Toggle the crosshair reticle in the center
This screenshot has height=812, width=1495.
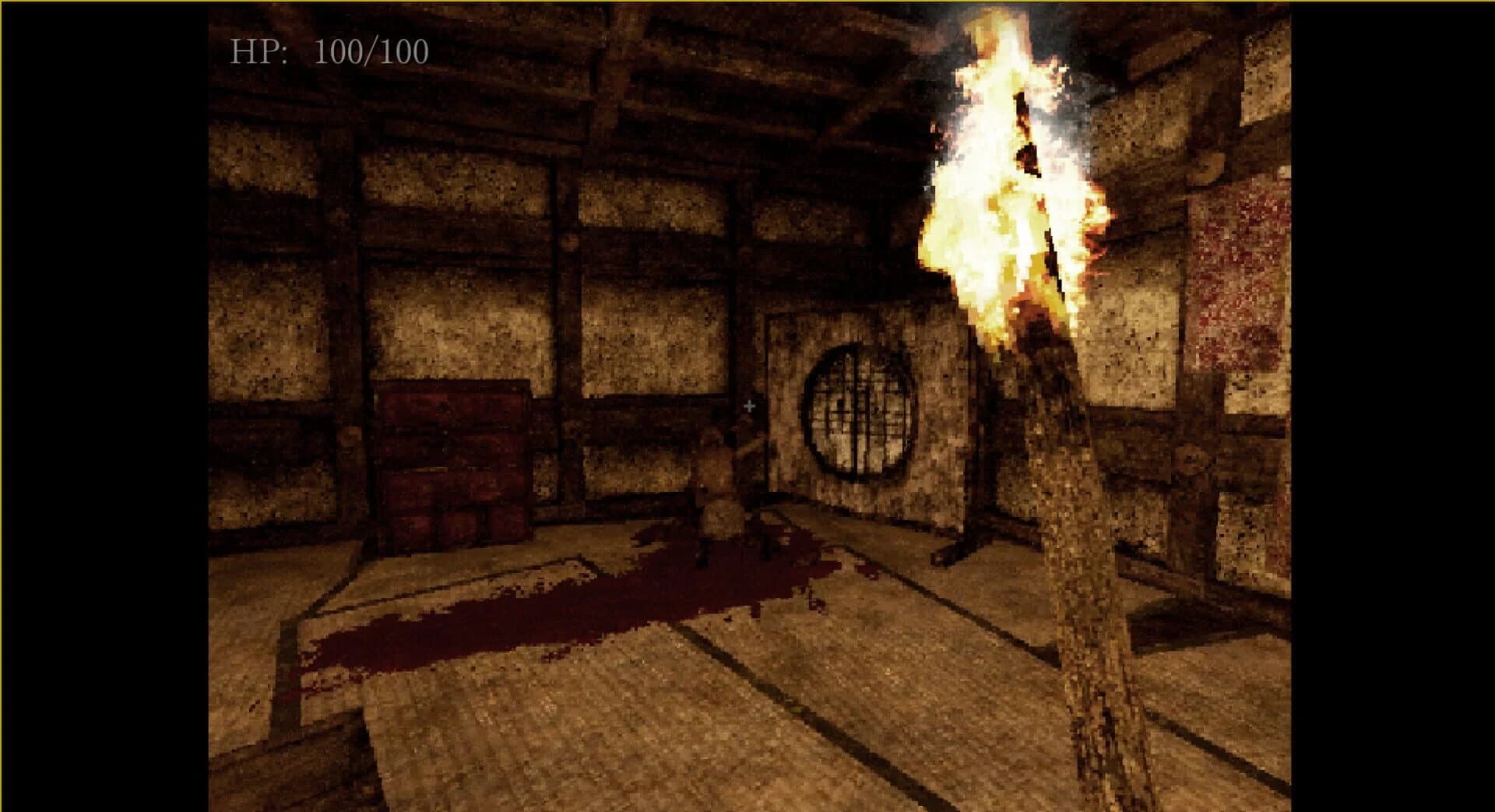click(750, 405)
